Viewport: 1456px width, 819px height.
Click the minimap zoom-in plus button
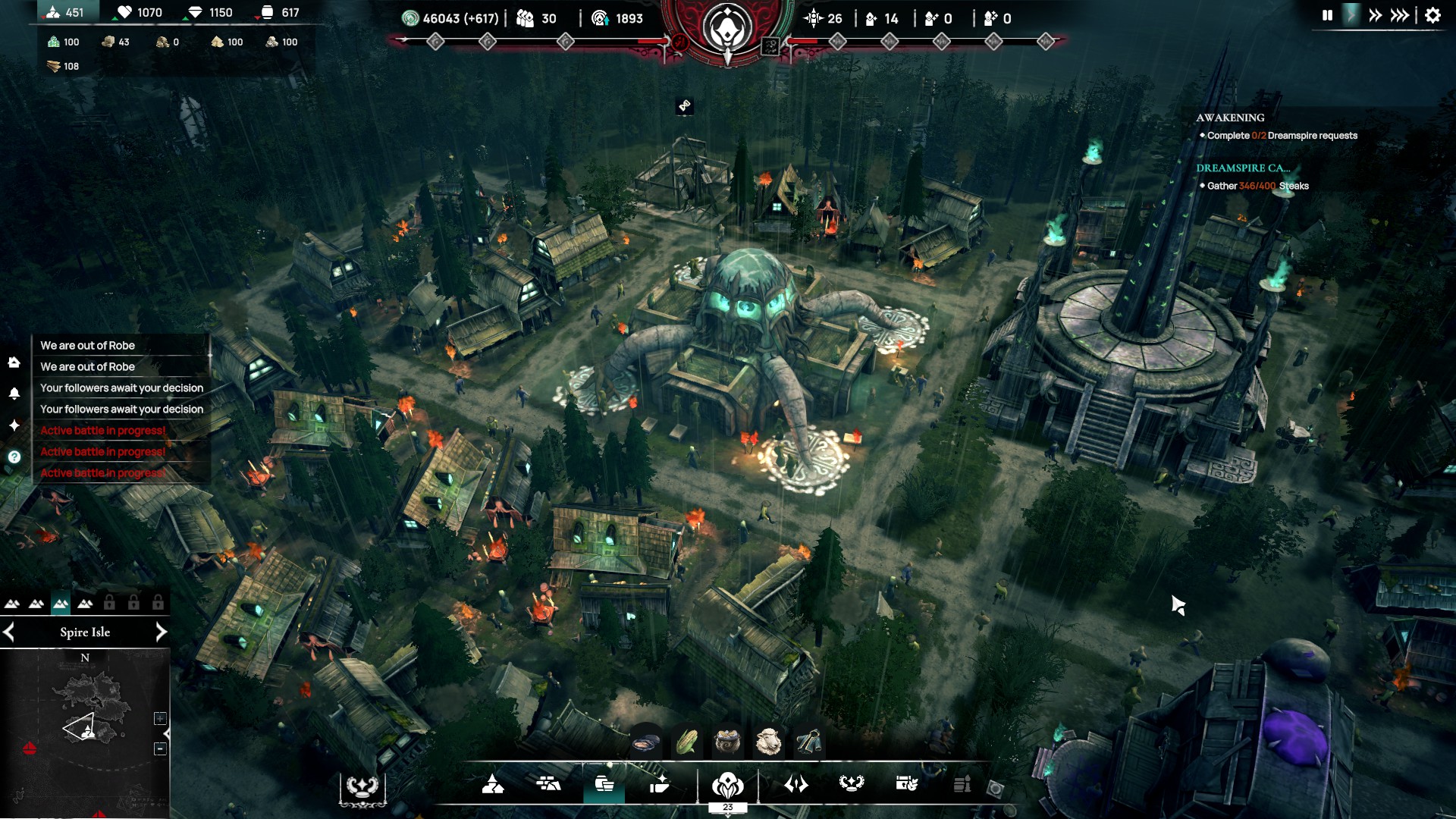coord(160,718)
